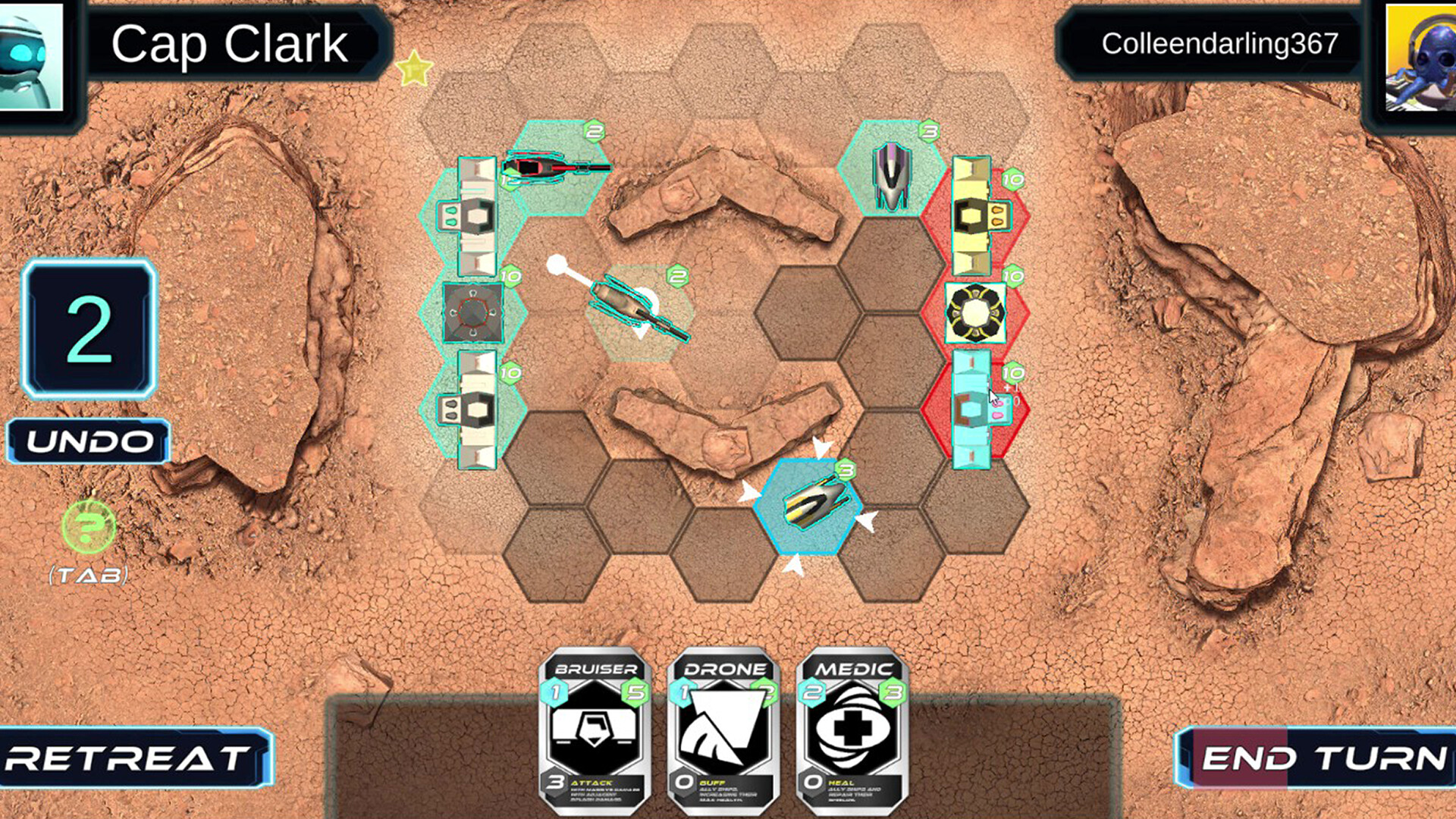Select the Drone buff card
This screenshot has height=819, width=1456.
721,728
